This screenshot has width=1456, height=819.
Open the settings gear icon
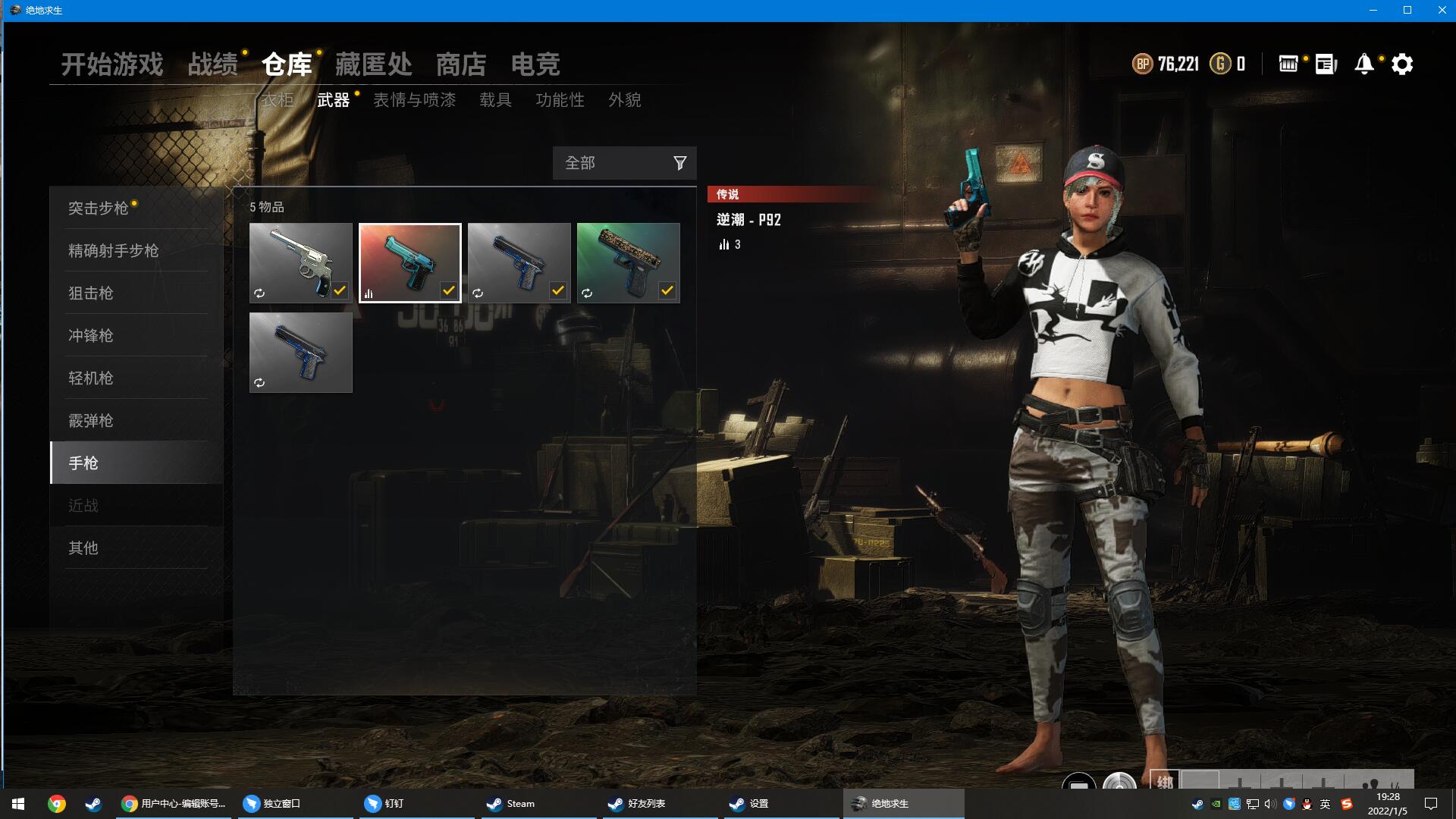pyautogui.click(x=1402, y=64)
